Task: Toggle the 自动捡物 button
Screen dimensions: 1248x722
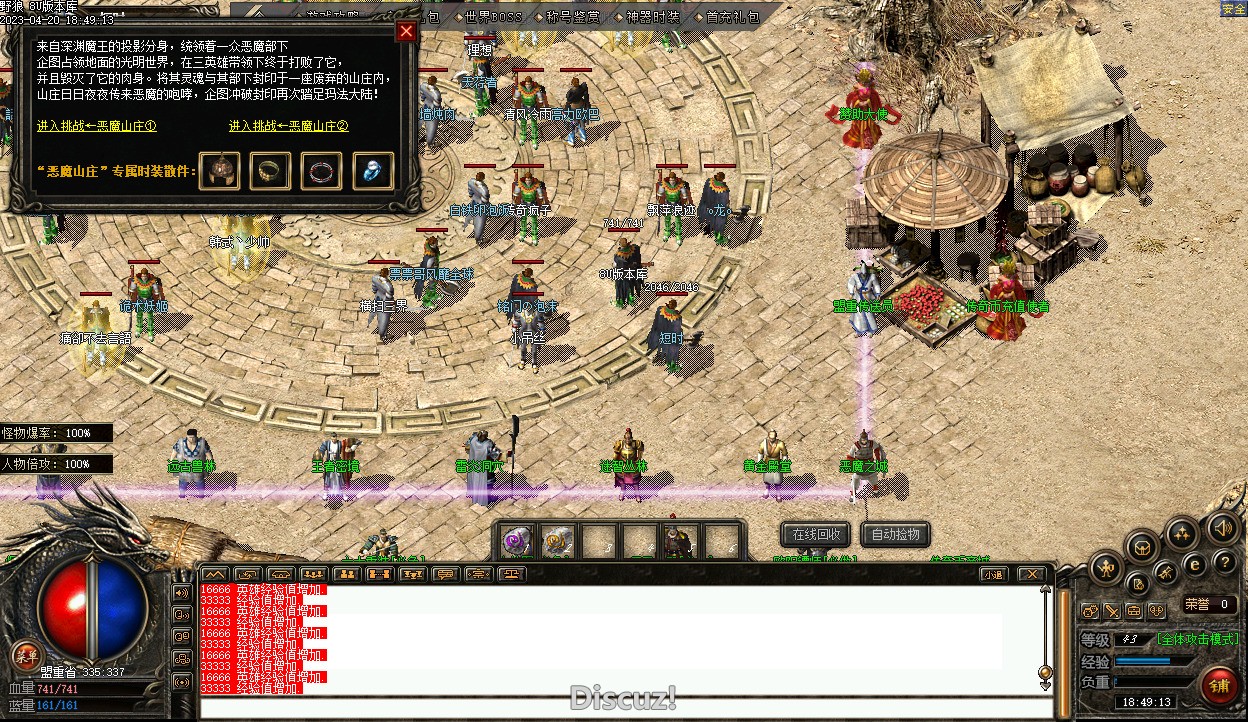Action: pyautogui.click(x=895, y=535)
